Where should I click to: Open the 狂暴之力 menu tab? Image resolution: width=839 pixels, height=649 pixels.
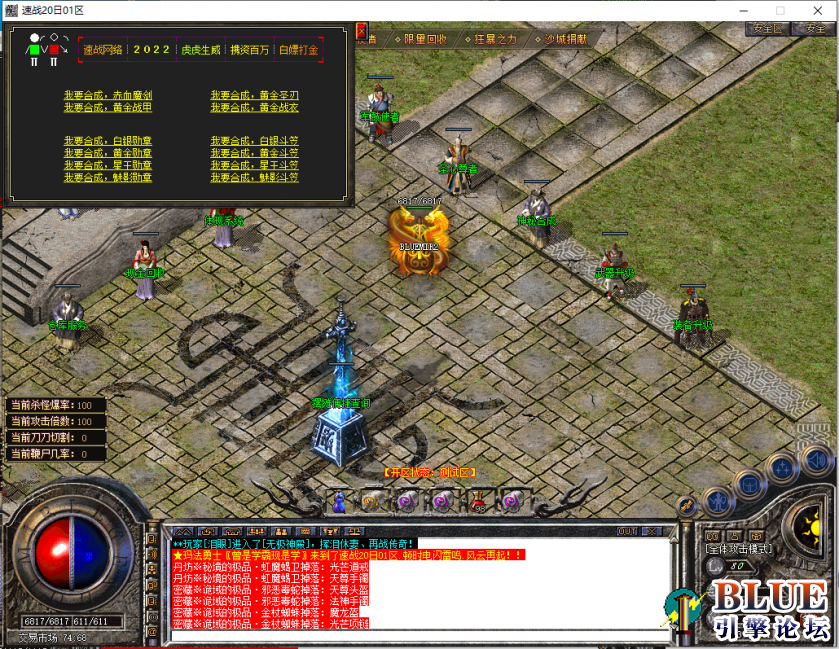coord(495,40)
